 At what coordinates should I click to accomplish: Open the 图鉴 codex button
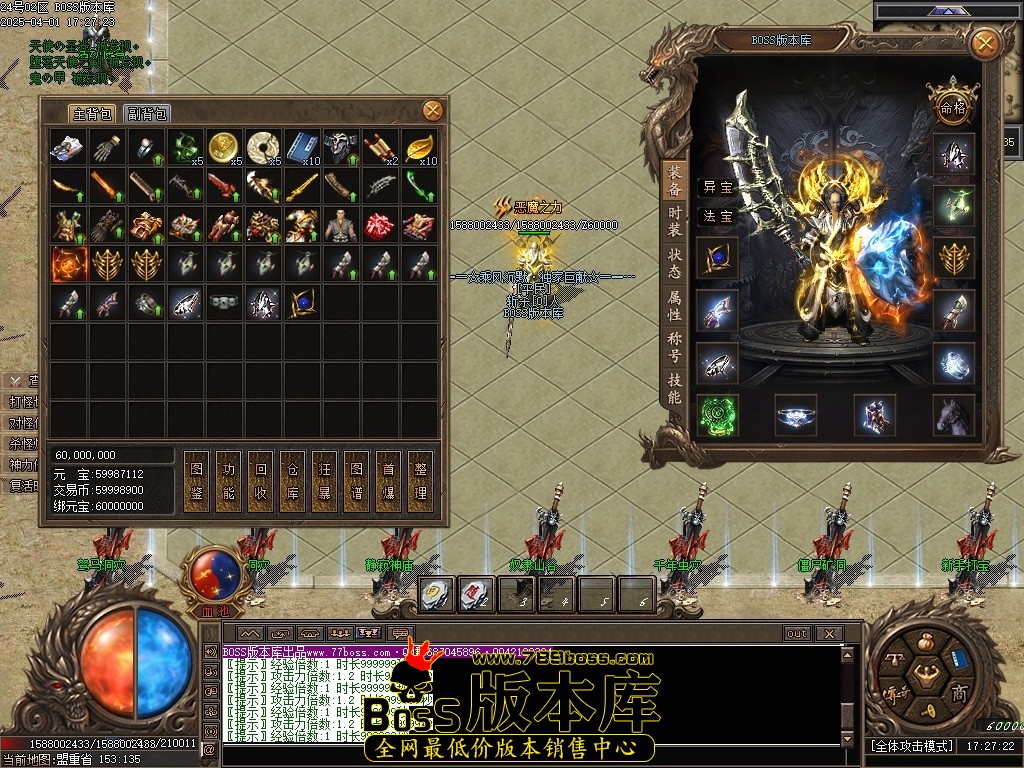(197, 481)
